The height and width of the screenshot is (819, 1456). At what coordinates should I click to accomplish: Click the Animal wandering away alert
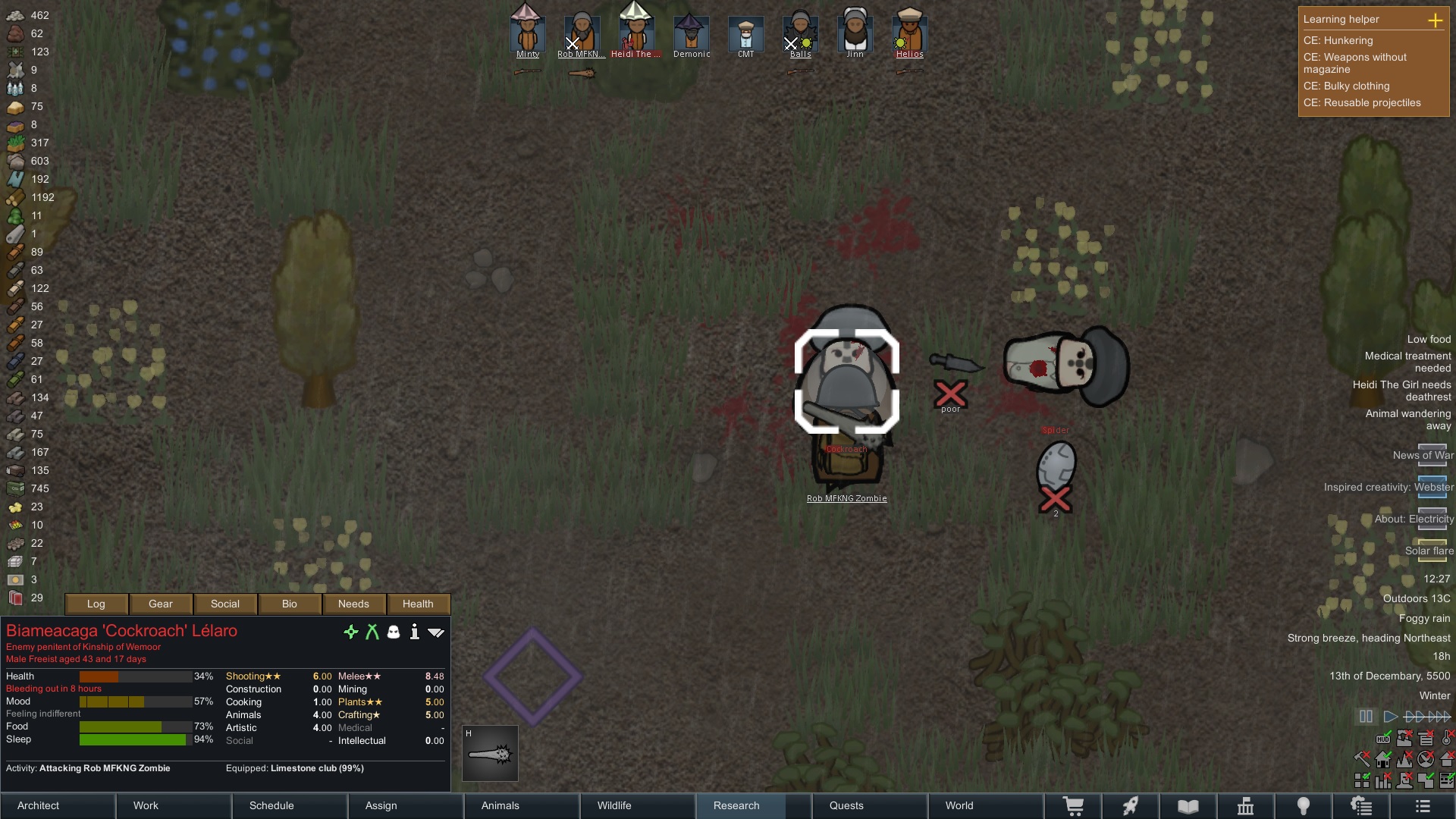pos(1408,420)
